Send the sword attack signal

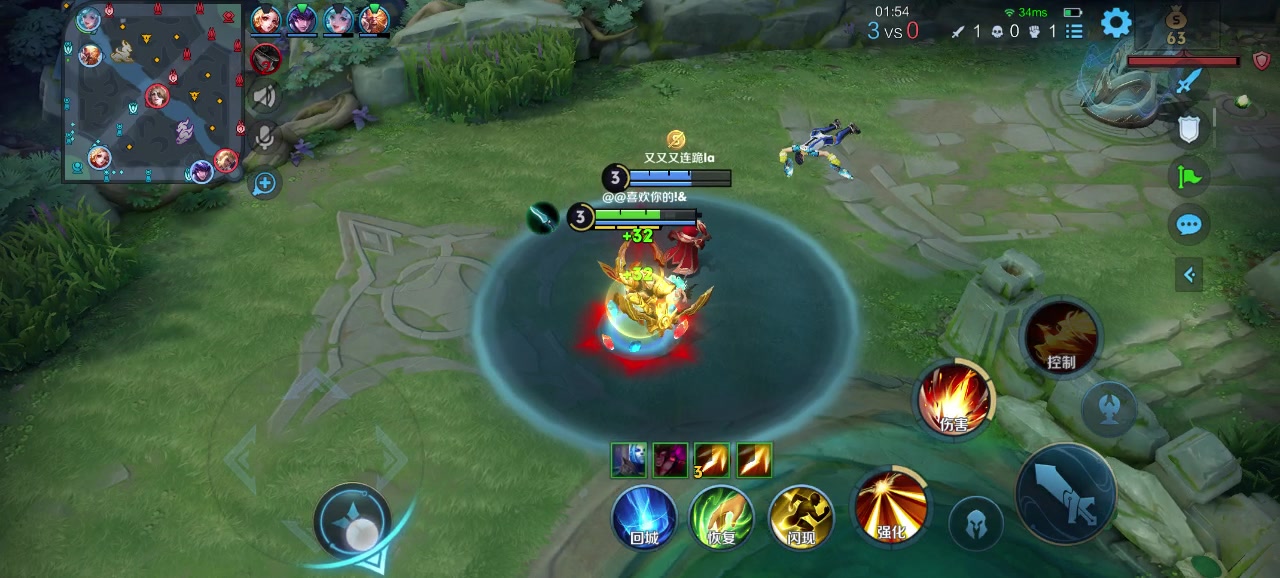1188,82
